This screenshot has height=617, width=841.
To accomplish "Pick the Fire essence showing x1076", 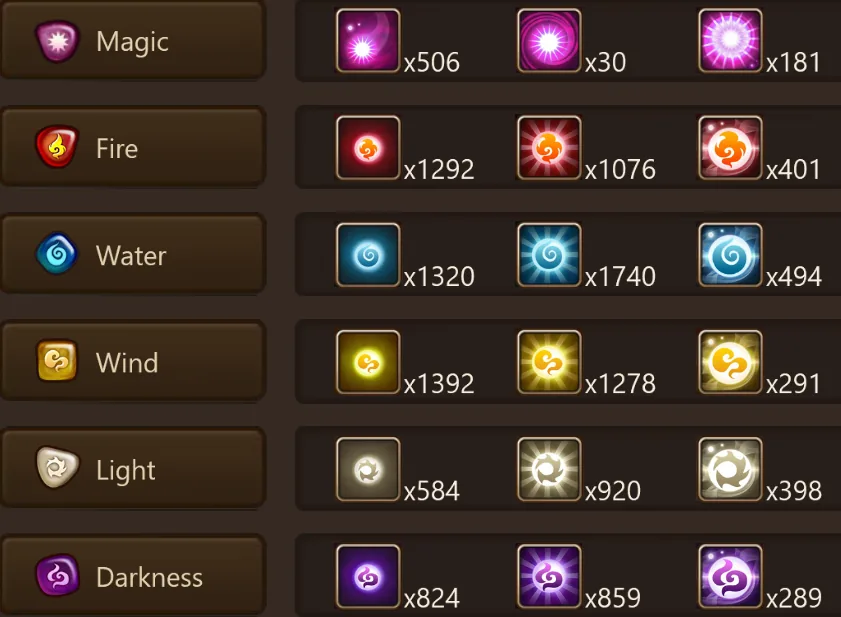I will pyautogui.click(x=549, y=148).
